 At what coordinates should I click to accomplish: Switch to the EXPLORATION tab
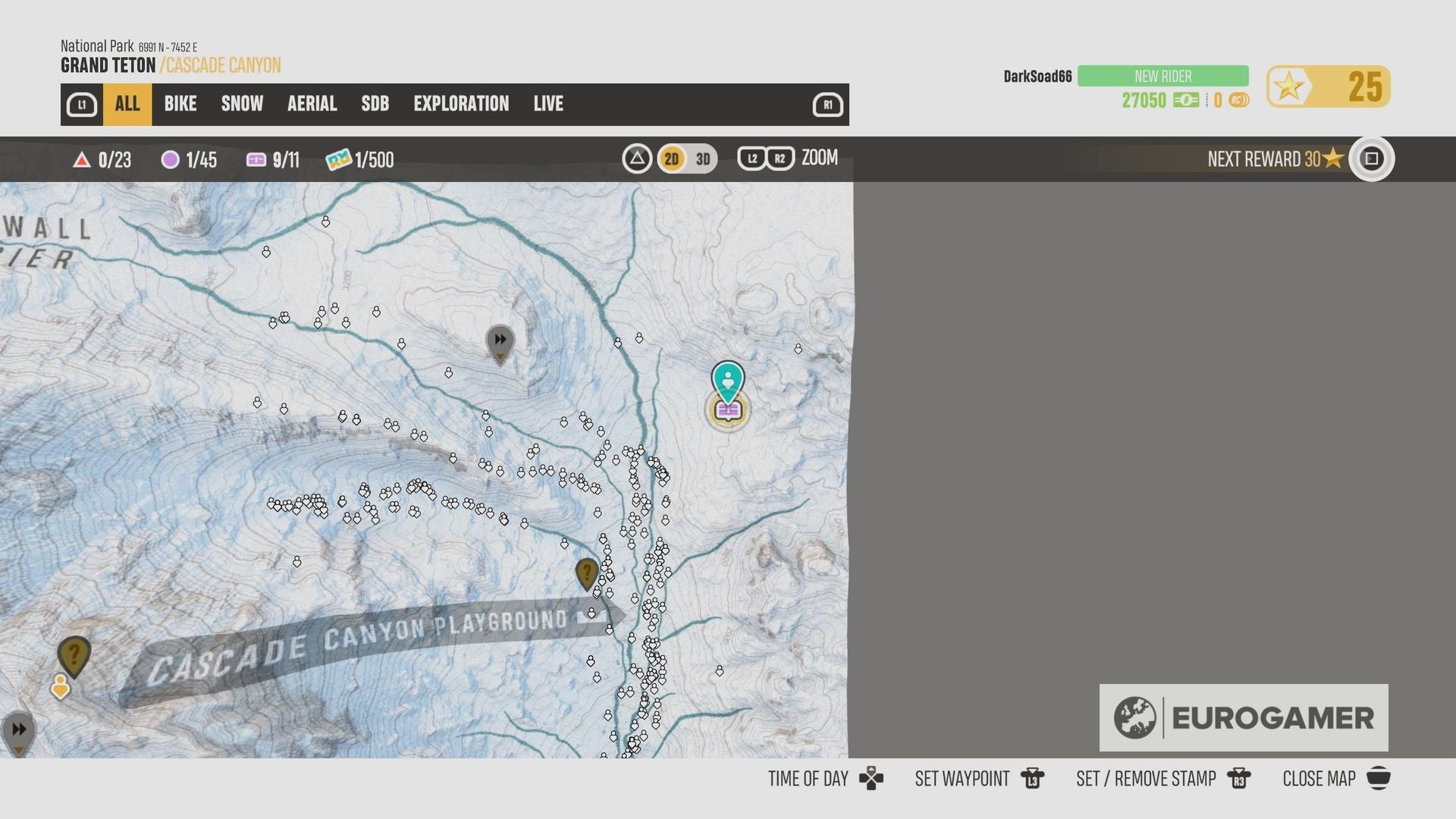click(x=461, y=104)
